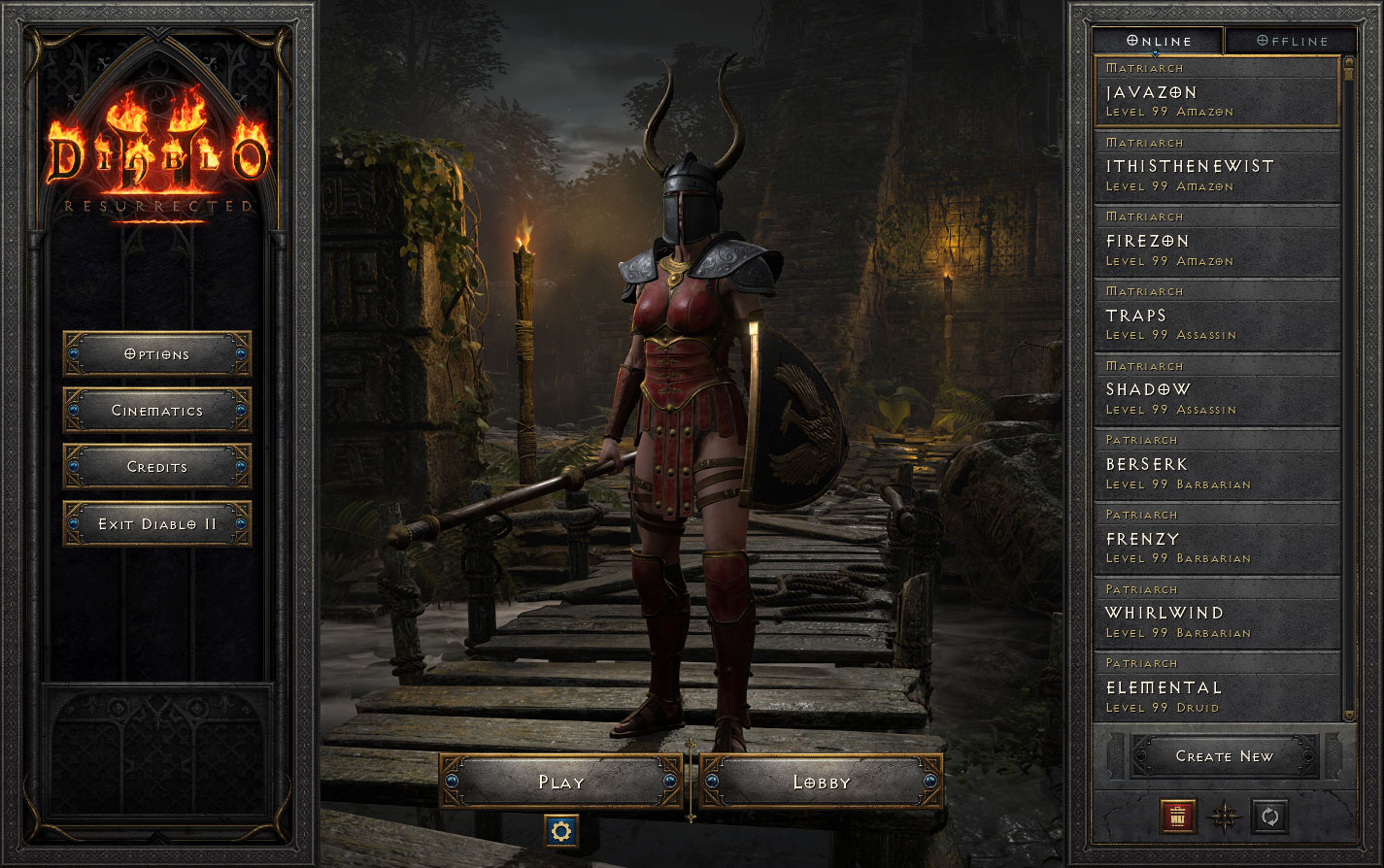The height and width of the screenshot is (868, 1384).
Task: Select the Javazon character
Action: [1217, 92]
